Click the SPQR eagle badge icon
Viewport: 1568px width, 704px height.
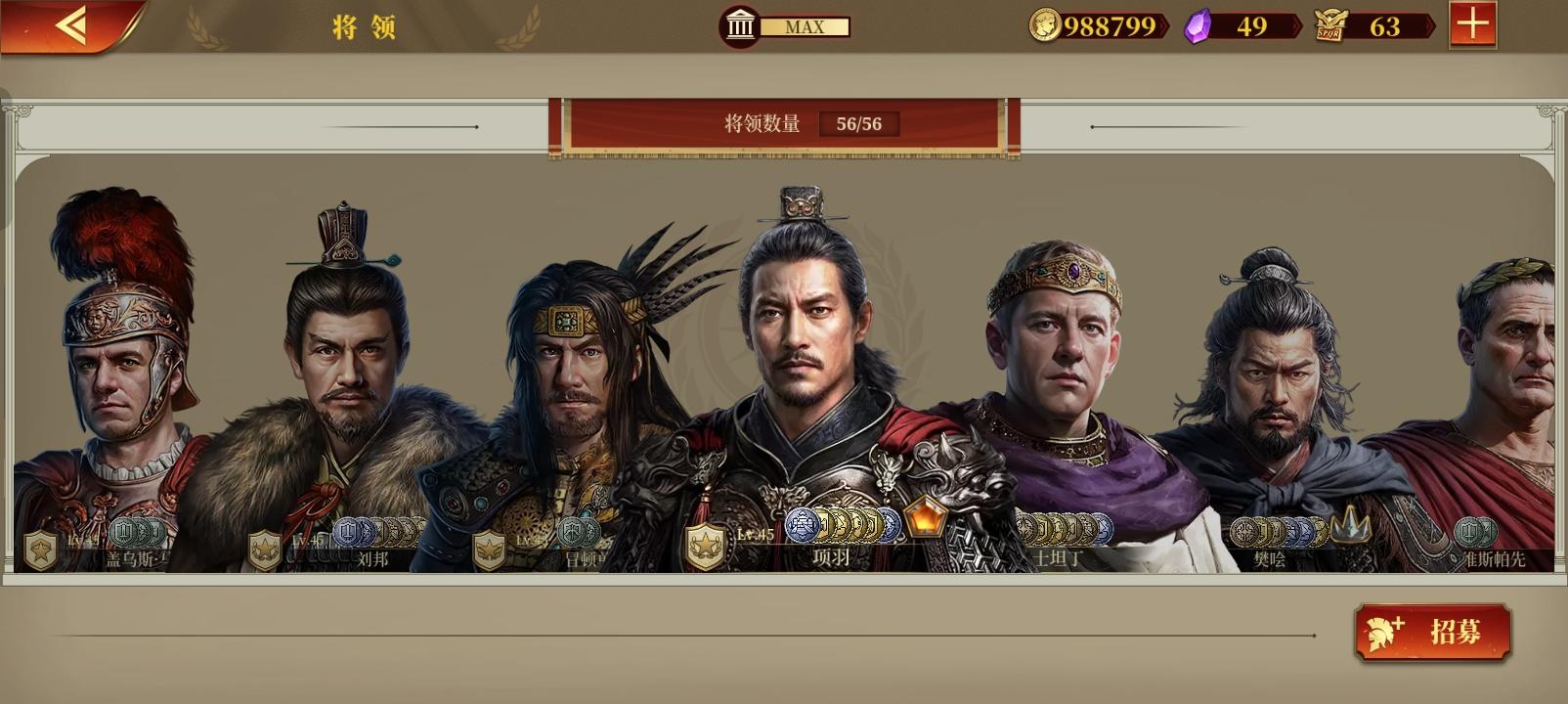point(1329,23)
